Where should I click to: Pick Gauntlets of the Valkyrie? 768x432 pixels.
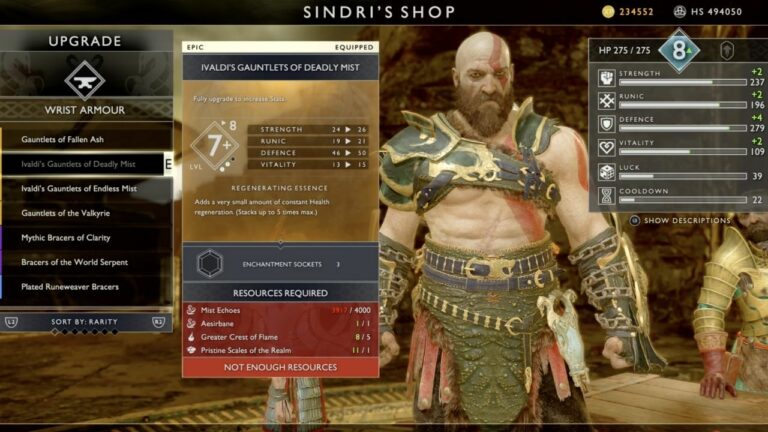66,213
